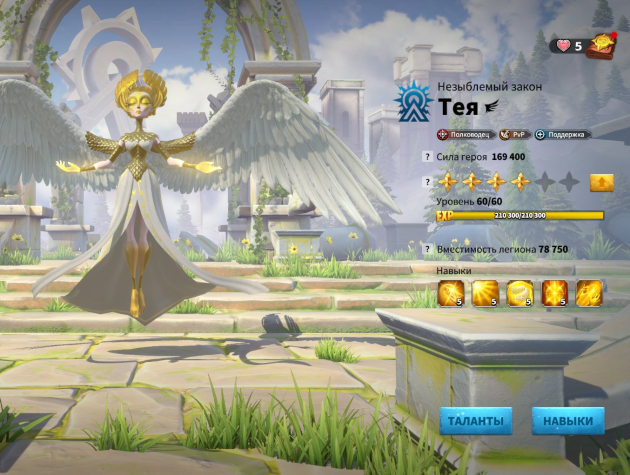Viewport: 630px width, 475px height.
Task: Show help for Сила героя
Action: pyautogui.click(x=427, y=157)
